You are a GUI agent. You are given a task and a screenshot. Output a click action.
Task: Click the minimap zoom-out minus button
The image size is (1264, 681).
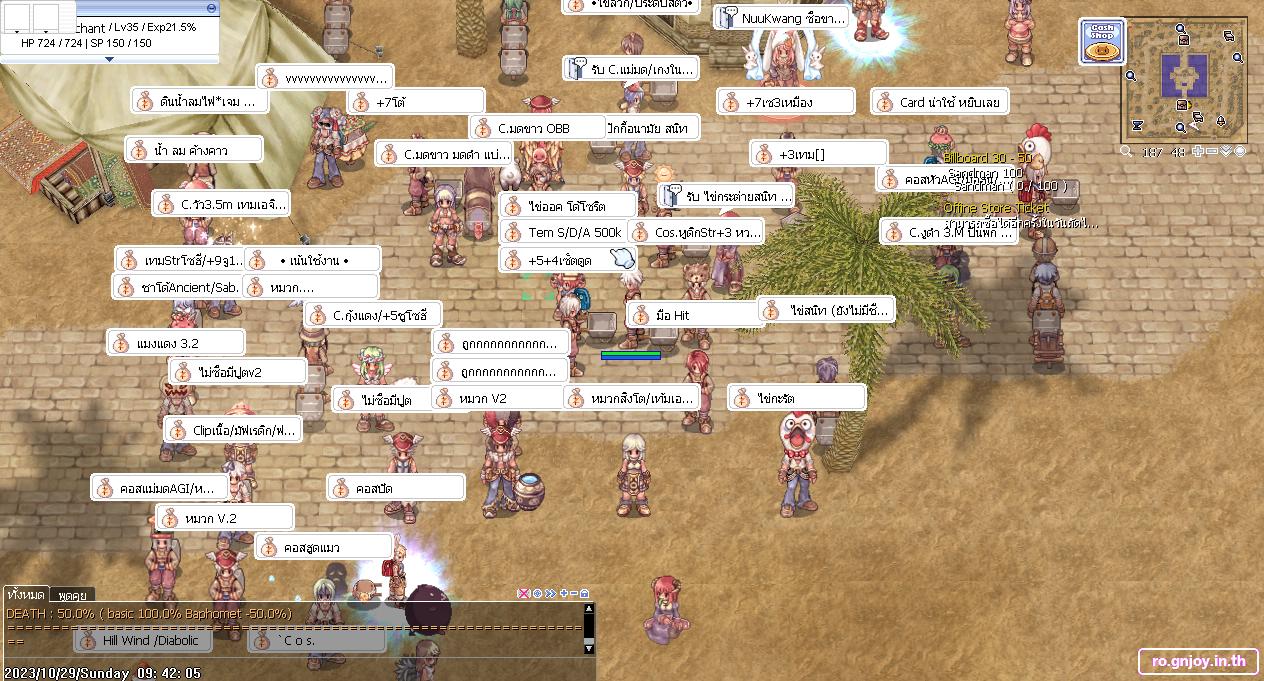coord(1212,151)
